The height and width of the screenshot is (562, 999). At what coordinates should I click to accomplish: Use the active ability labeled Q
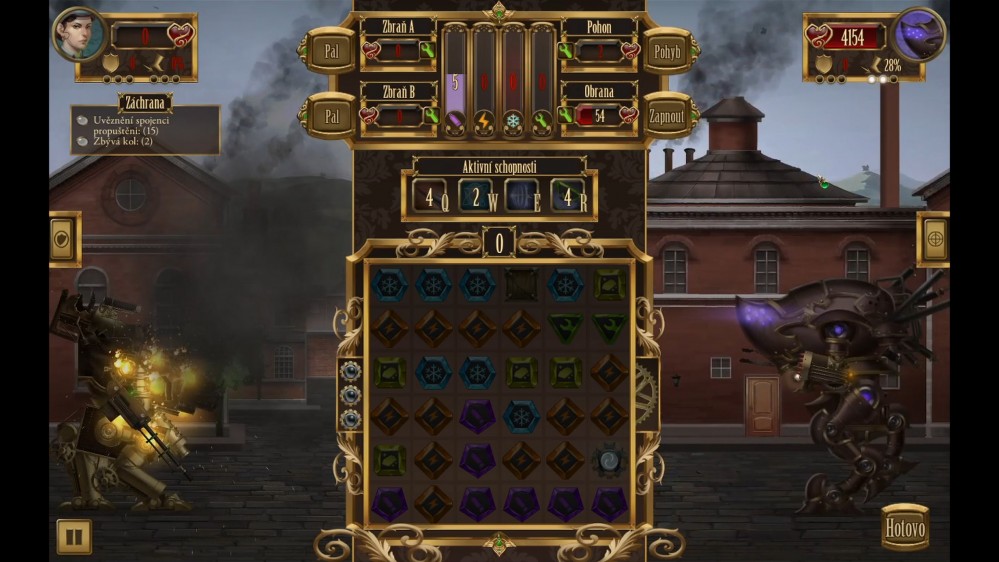click(x=427, y=196)
